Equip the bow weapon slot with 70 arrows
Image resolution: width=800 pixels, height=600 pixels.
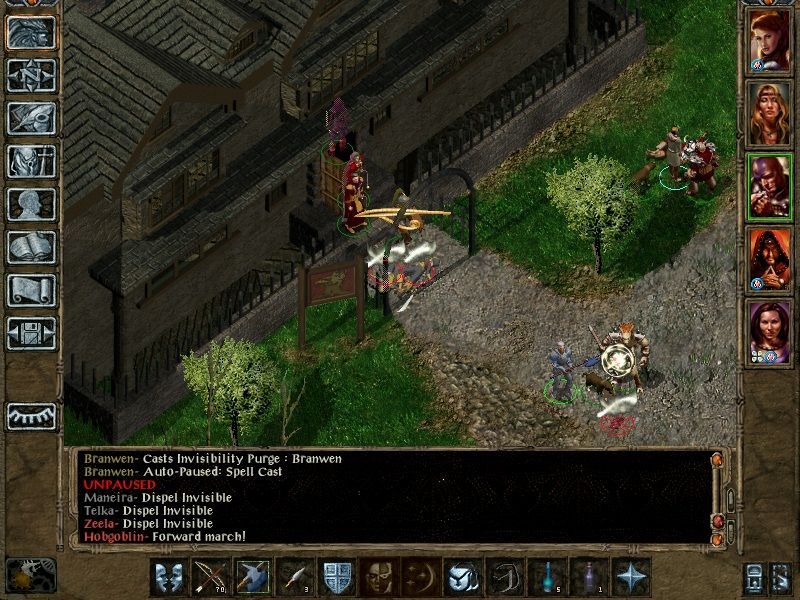(210, 577)
